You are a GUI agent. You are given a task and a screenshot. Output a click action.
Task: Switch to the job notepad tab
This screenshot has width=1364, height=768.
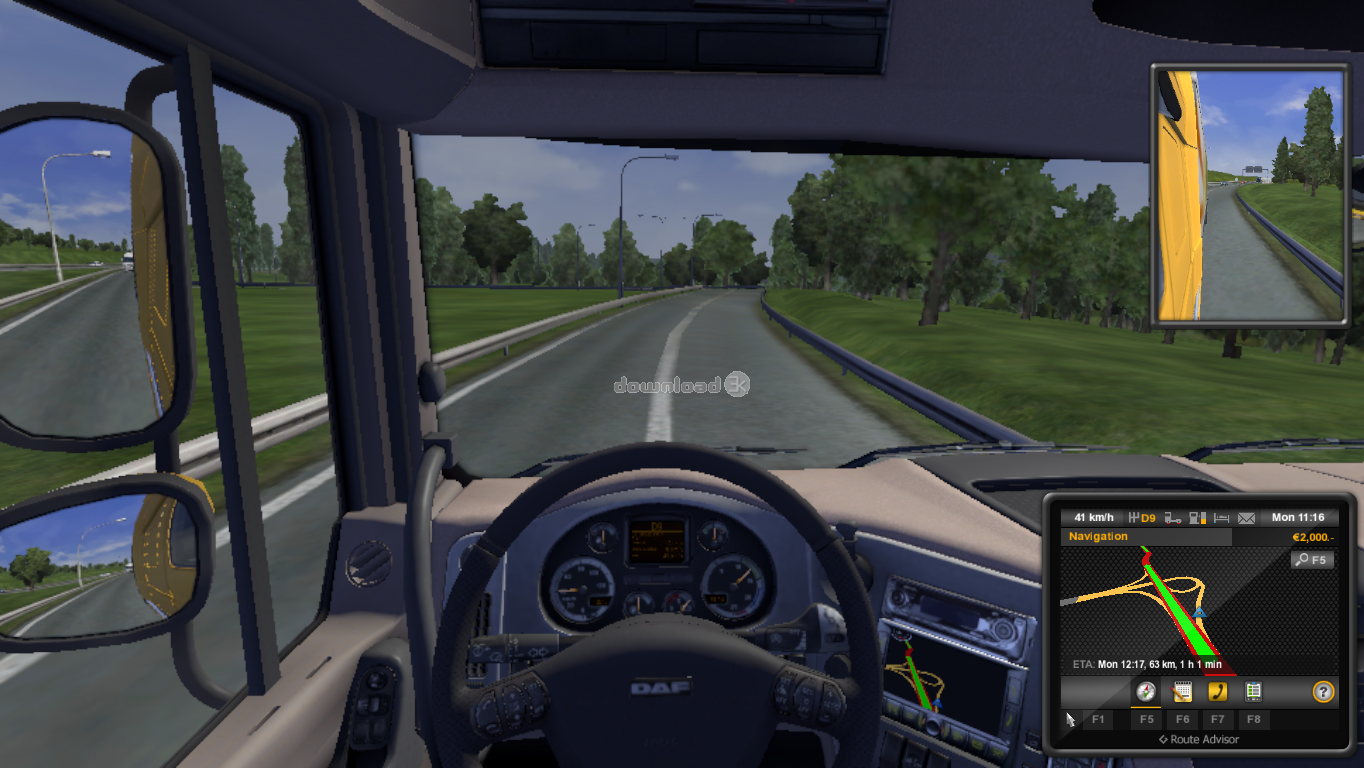[1182, 691]
